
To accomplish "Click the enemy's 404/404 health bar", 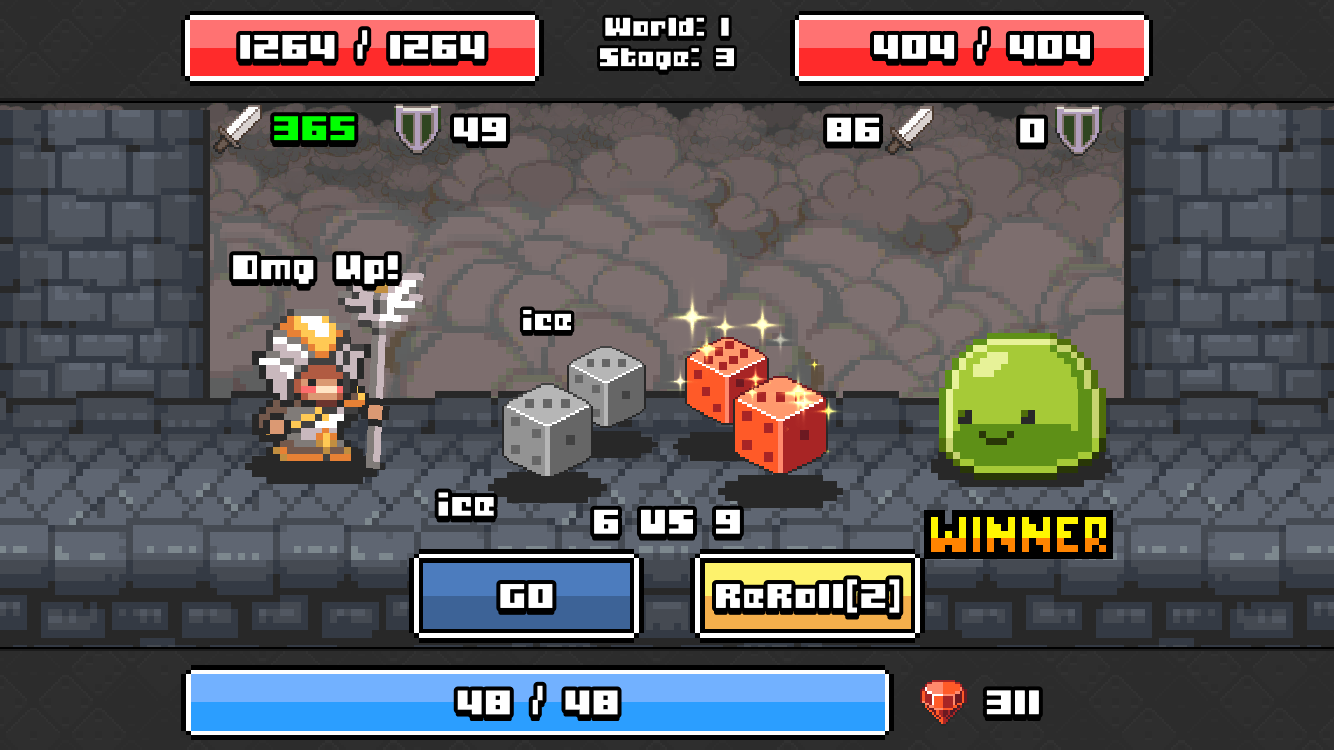I will coord(972,45).
